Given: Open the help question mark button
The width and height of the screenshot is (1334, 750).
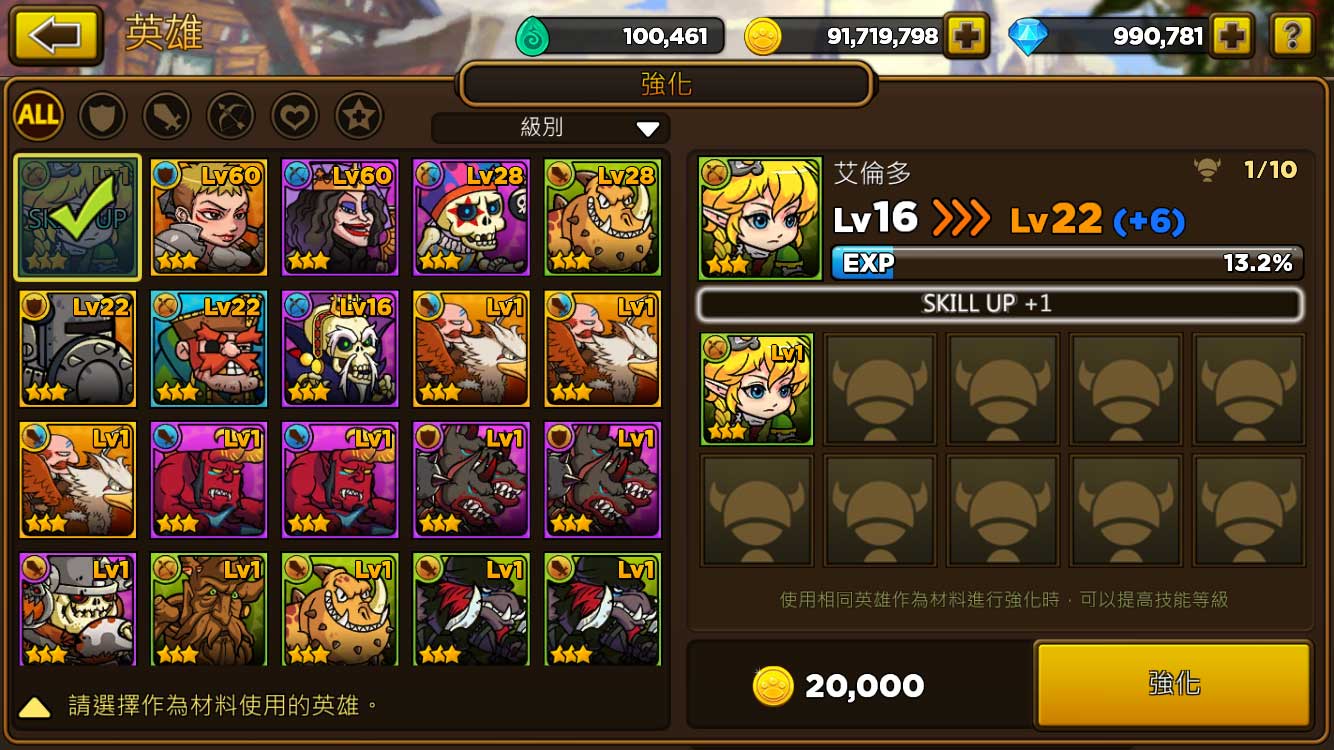Looking at the screenshot, I should tap(1291, 37).
